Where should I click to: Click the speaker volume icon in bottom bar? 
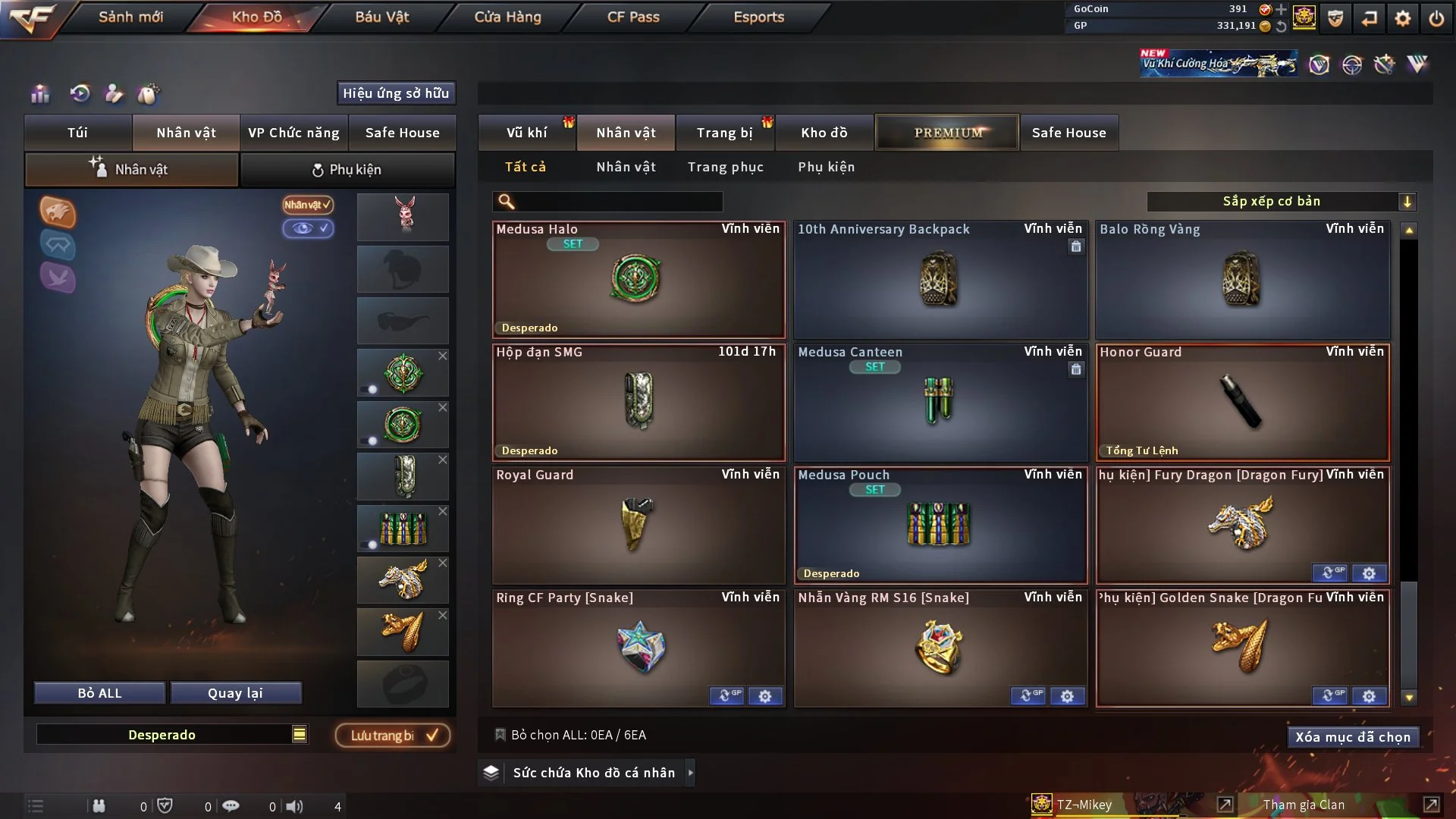pos(295,806)
